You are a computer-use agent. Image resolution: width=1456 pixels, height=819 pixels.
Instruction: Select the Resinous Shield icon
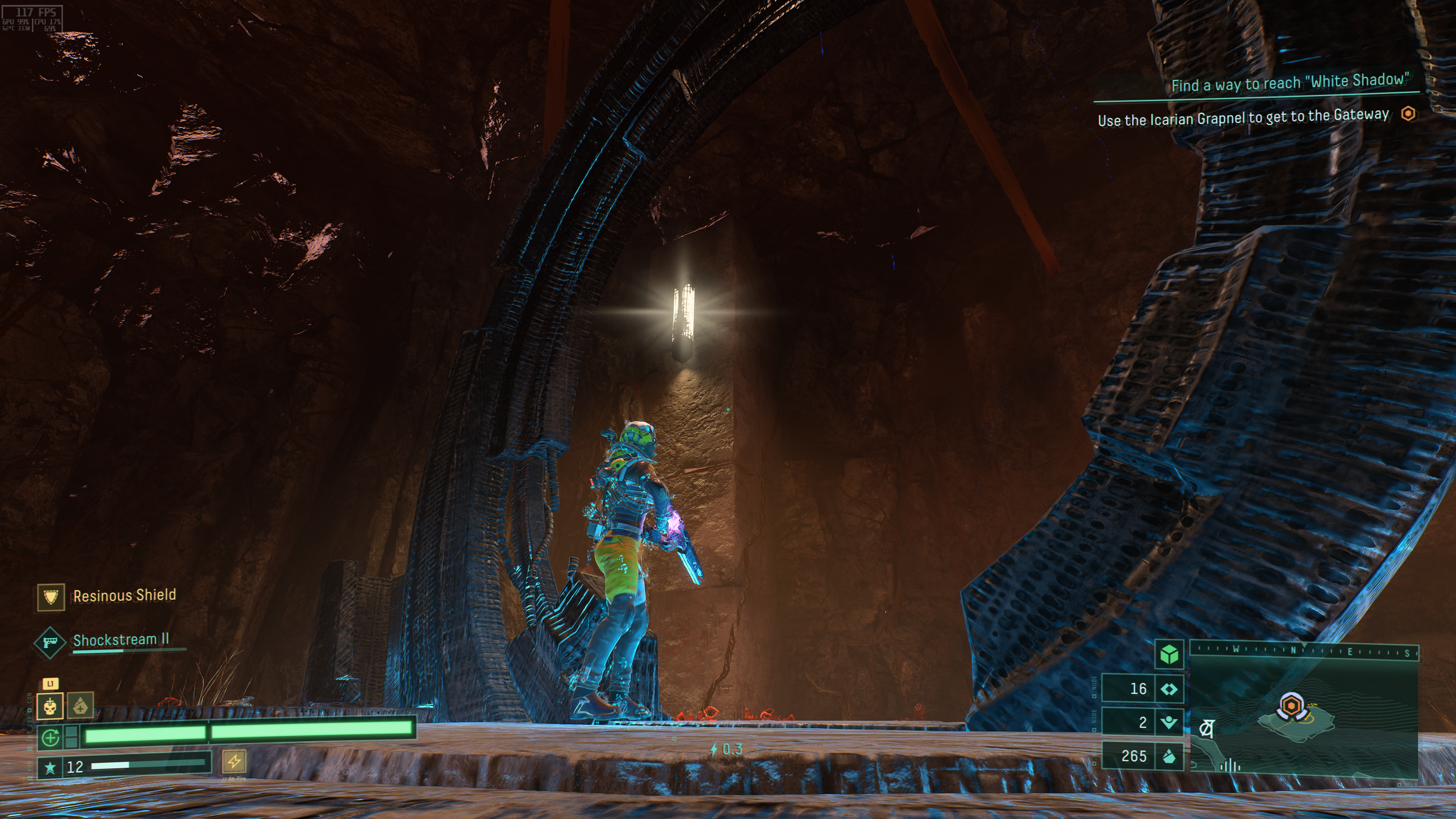click(x=51, y=597)
